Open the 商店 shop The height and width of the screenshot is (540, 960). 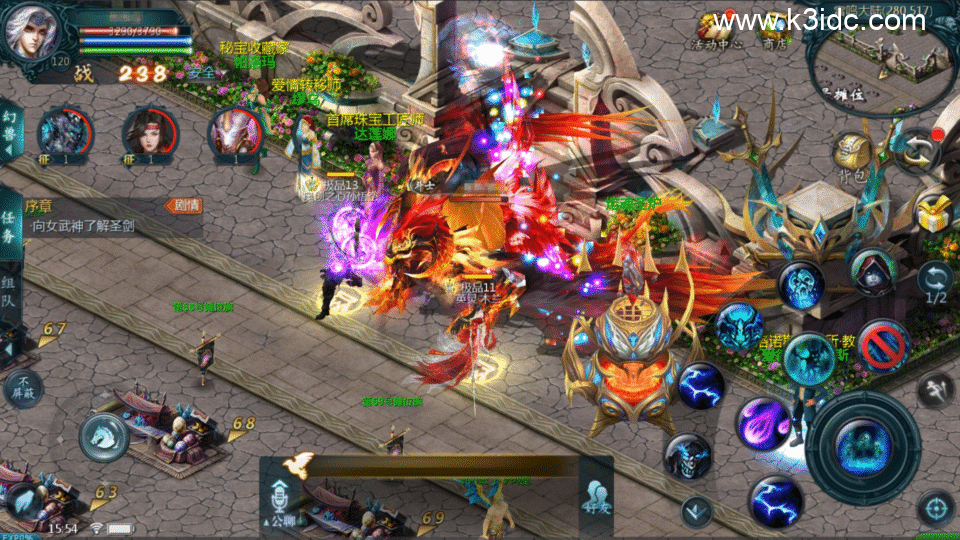(774, 30)
